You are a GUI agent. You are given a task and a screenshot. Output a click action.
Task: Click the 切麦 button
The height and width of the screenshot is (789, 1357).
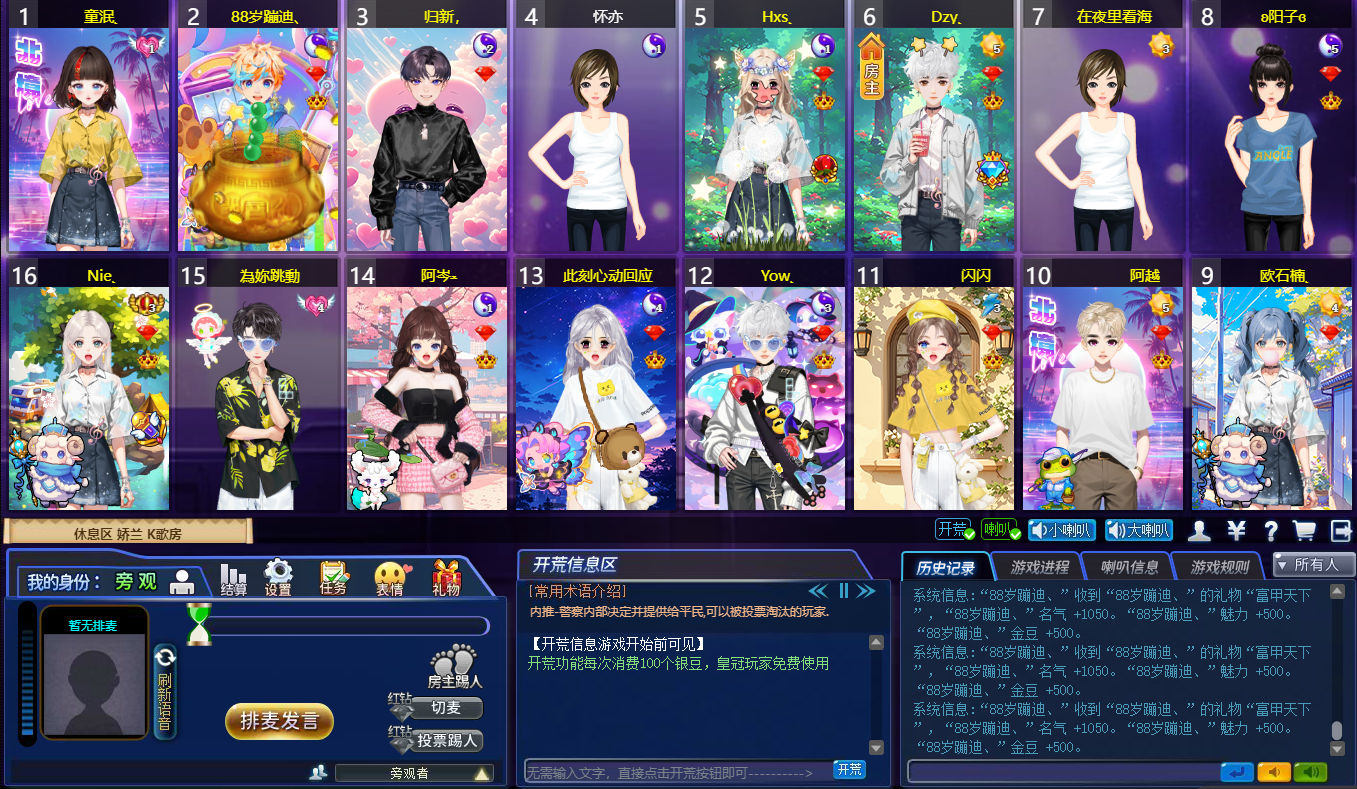click(x=446, y=708)
